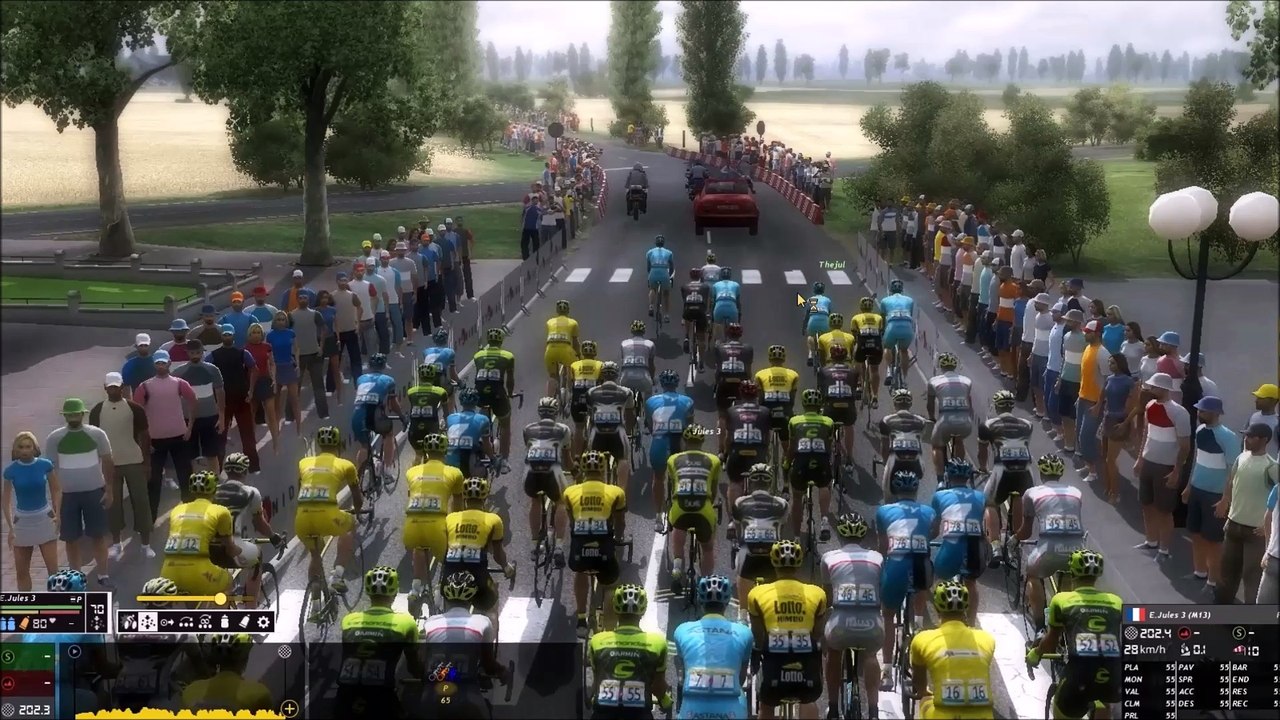Viewport: 1280px width, 720px height.
Task: Select the red mountain indicator
Action: click(x=8, y=683)
